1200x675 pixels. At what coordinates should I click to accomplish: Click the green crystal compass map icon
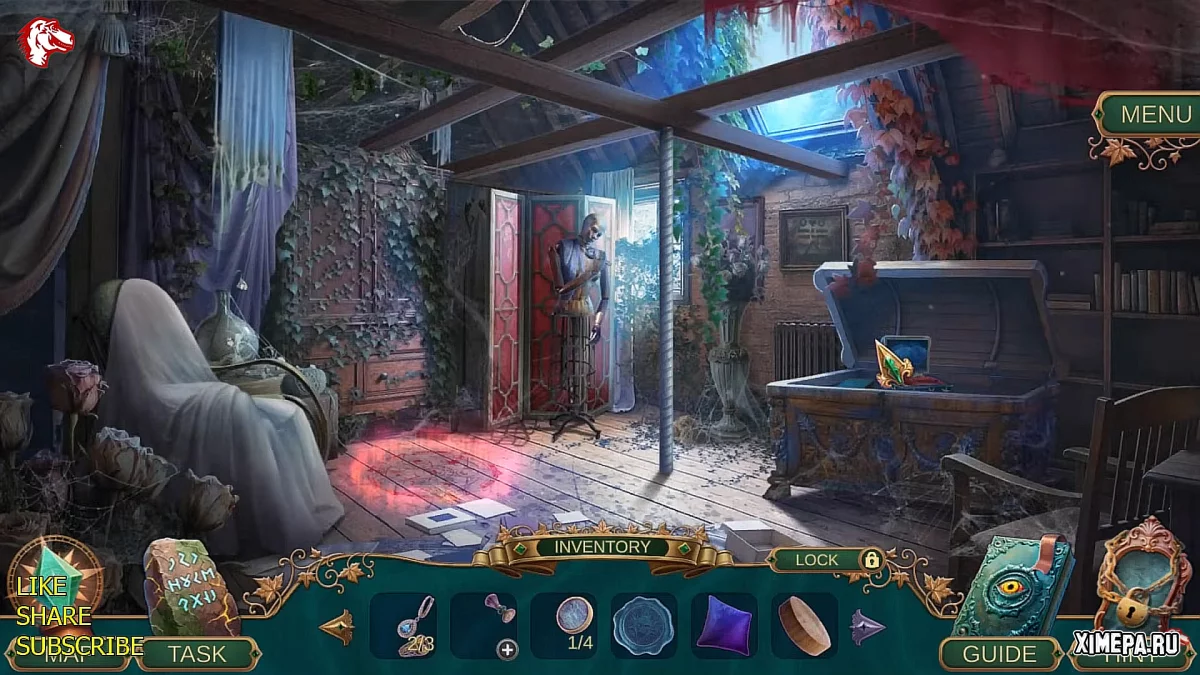[x=57, y=583]
